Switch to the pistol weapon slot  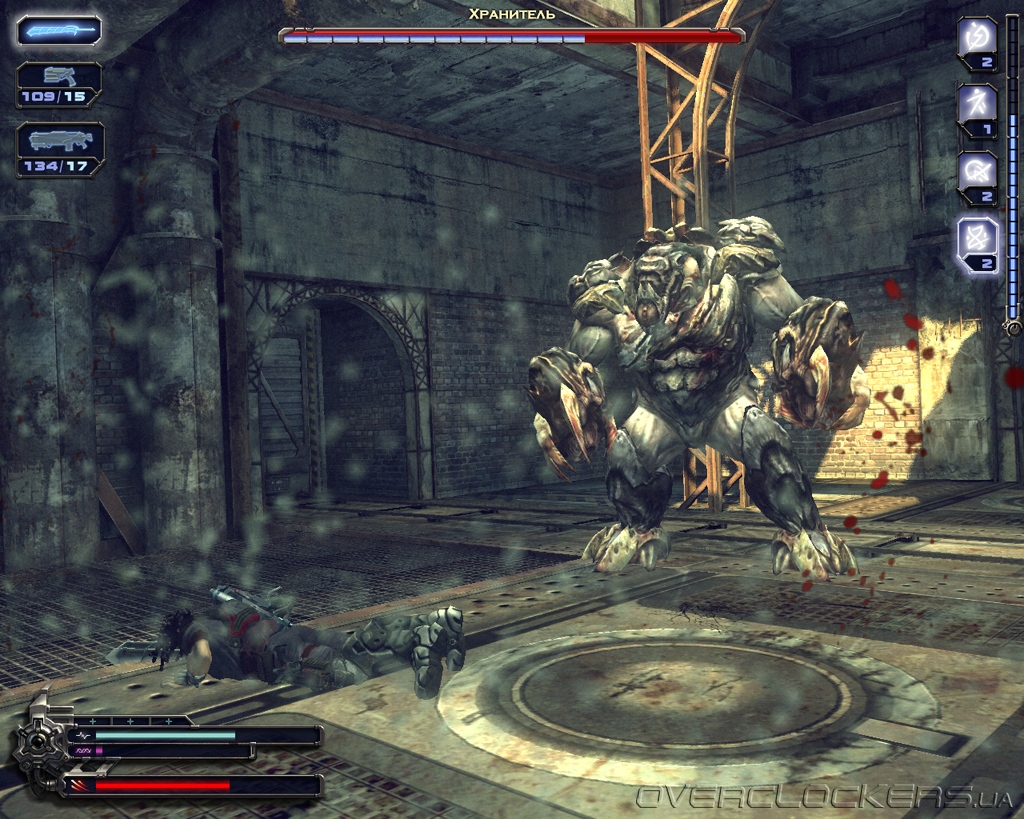(59, 84)
